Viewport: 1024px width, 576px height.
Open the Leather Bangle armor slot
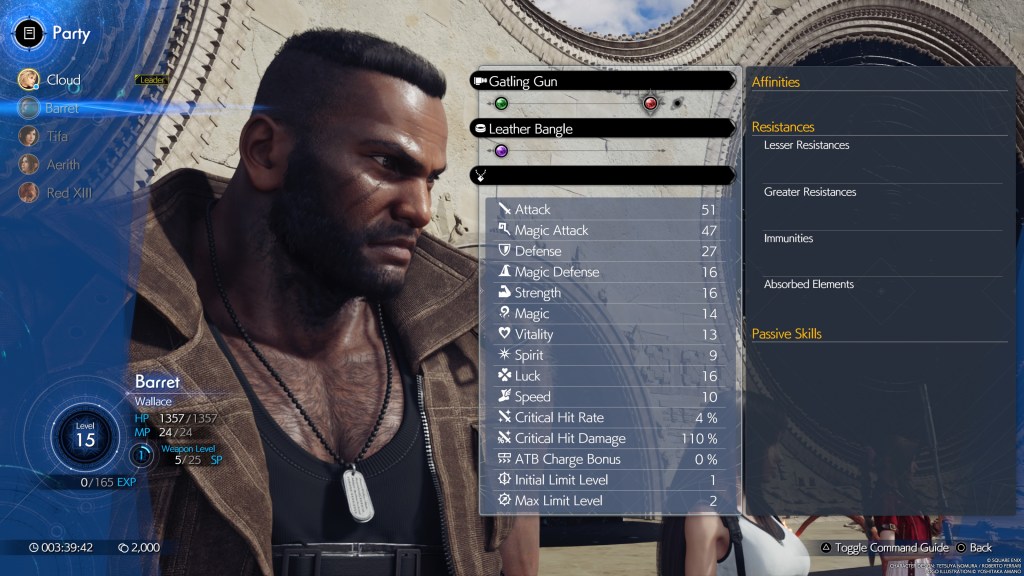(x=603, y=129)
